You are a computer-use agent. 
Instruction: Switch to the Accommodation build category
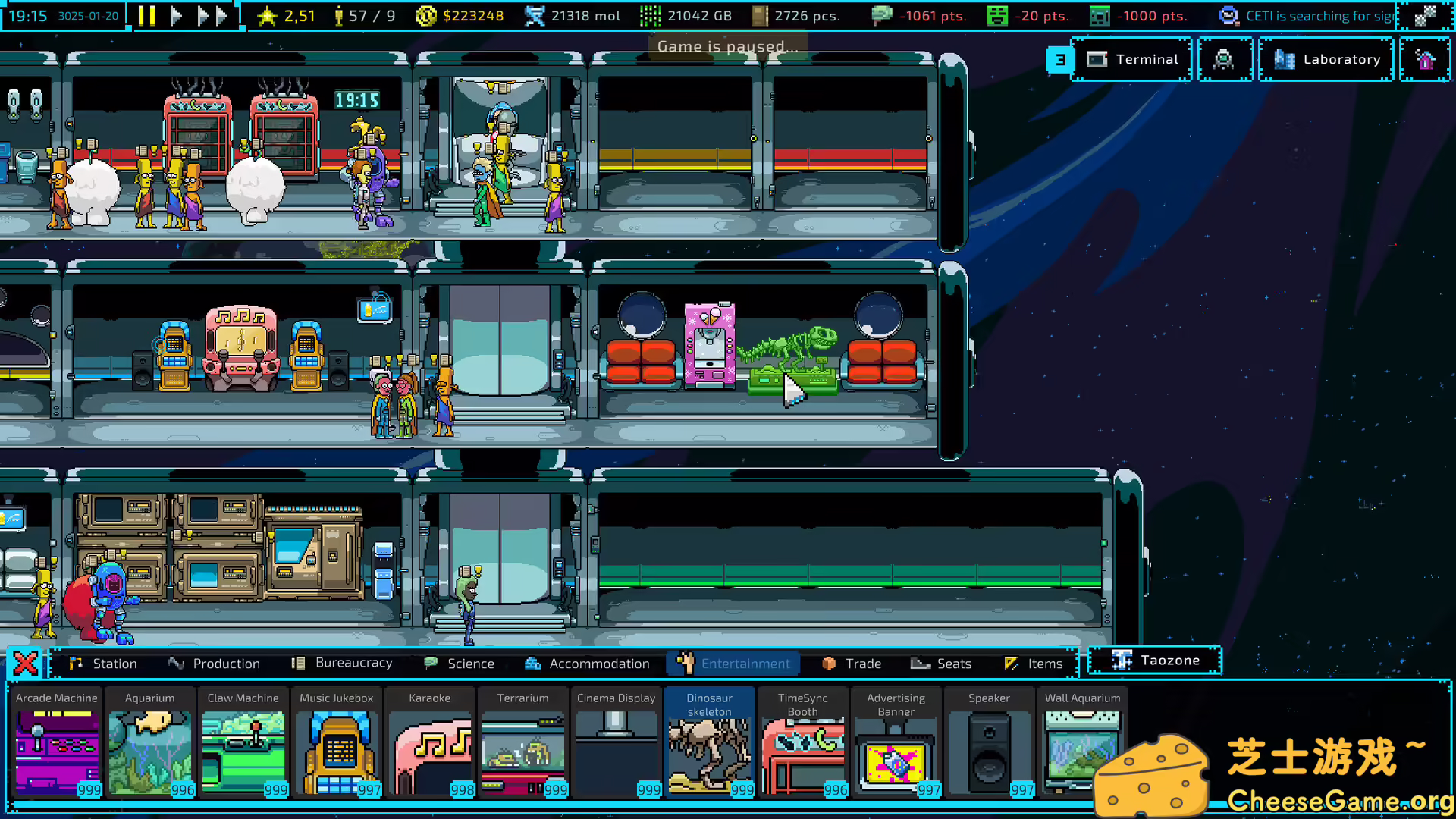[x=588, y=663]
